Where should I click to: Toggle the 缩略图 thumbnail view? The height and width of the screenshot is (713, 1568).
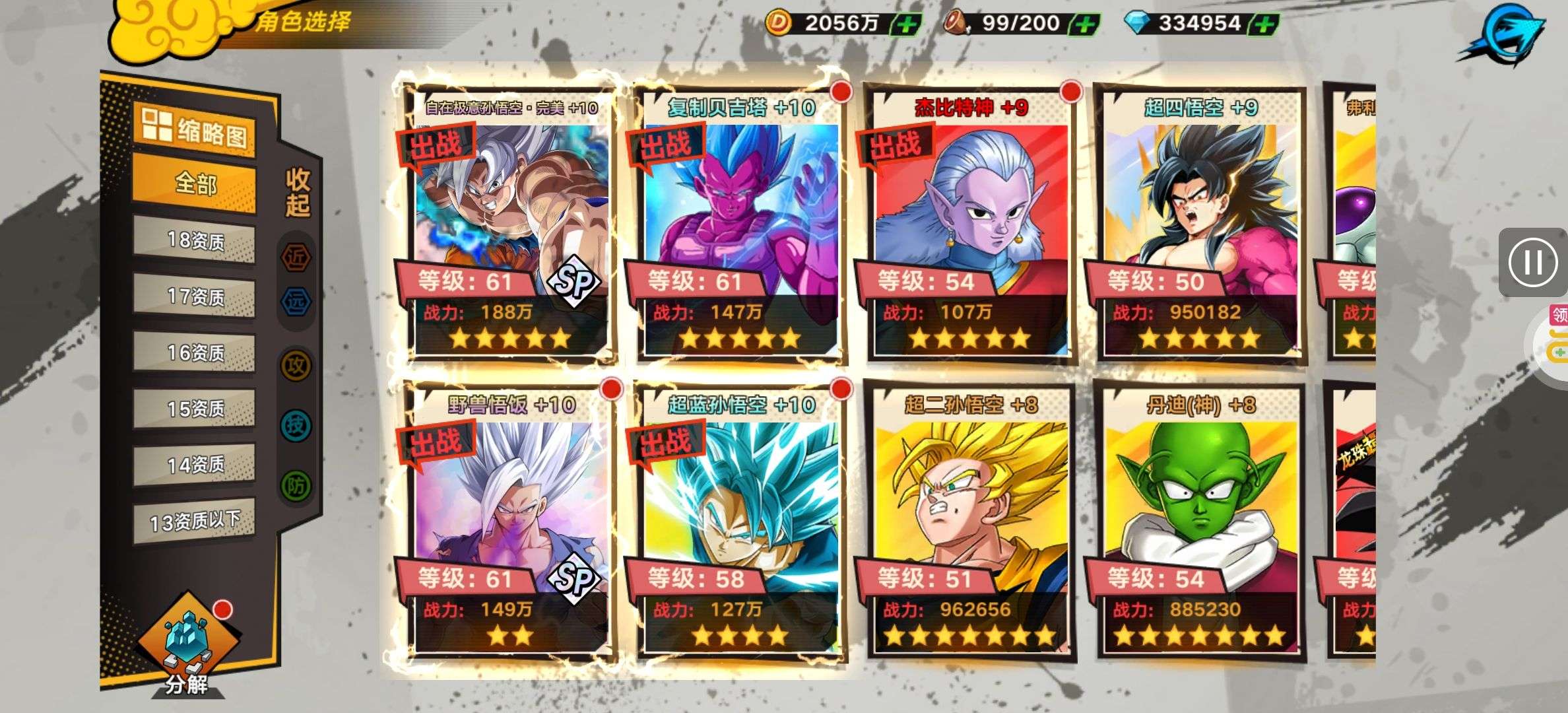coord(195,130)
